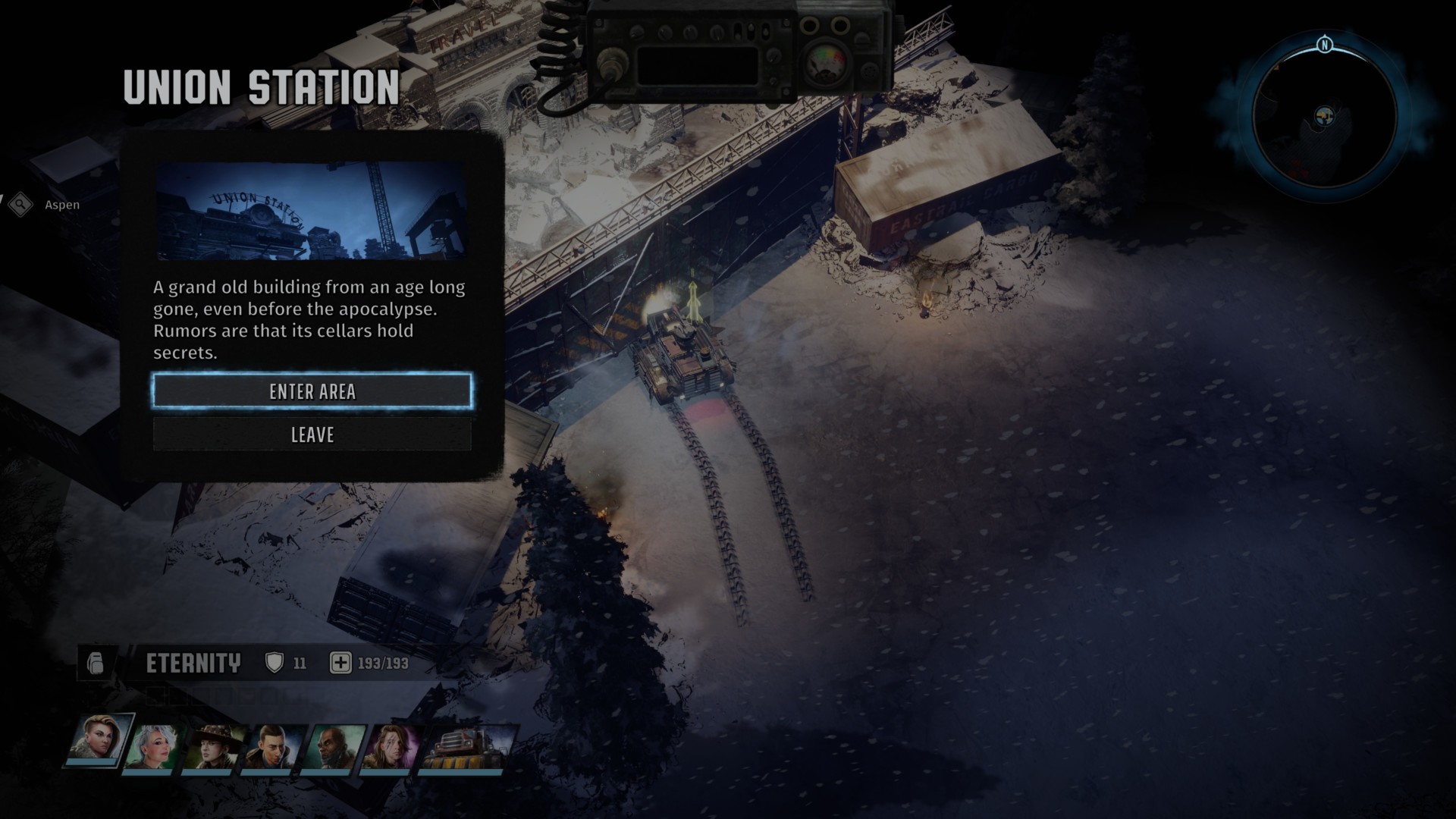Click the circular minimap

(1324, 118)
